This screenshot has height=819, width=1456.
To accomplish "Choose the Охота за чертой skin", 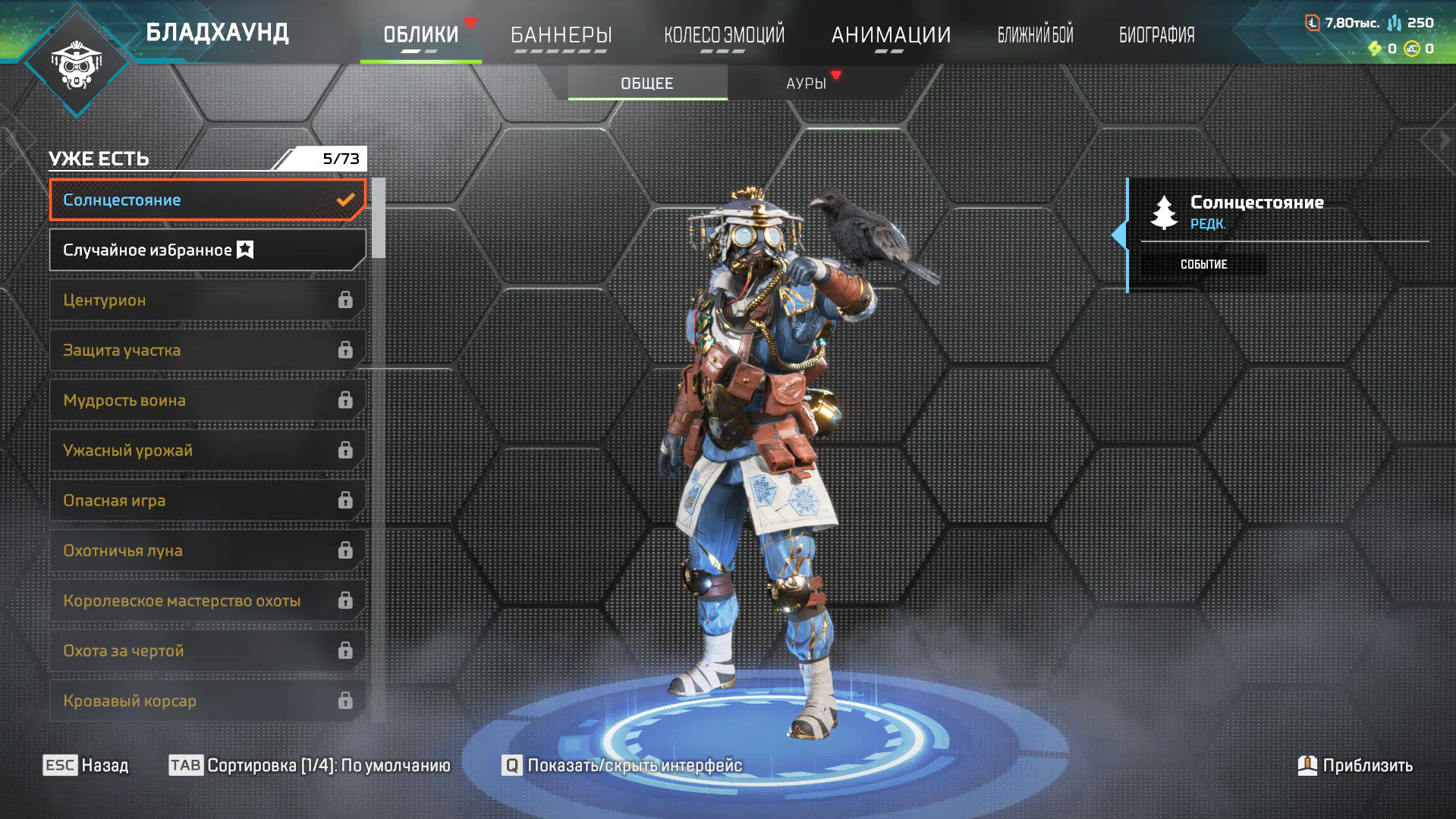I will [x=207, y=650].
